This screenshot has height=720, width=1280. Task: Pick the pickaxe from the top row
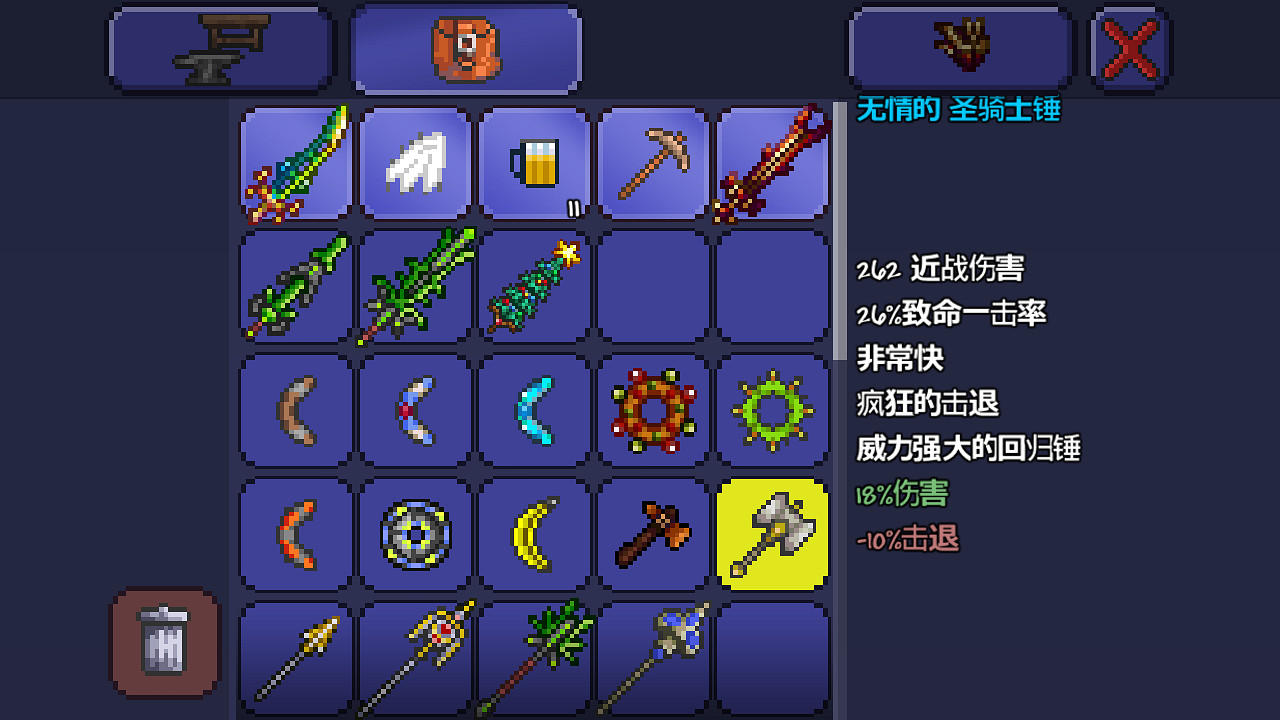(653, 164)
